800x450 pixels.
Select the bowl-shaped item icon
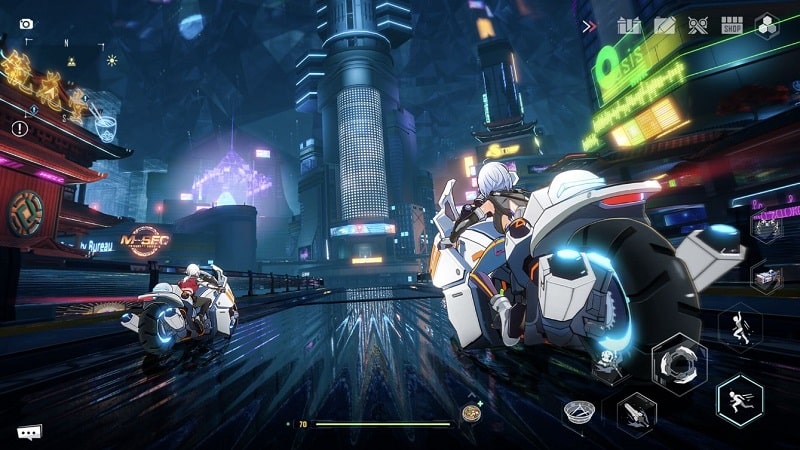click(579, 410)
